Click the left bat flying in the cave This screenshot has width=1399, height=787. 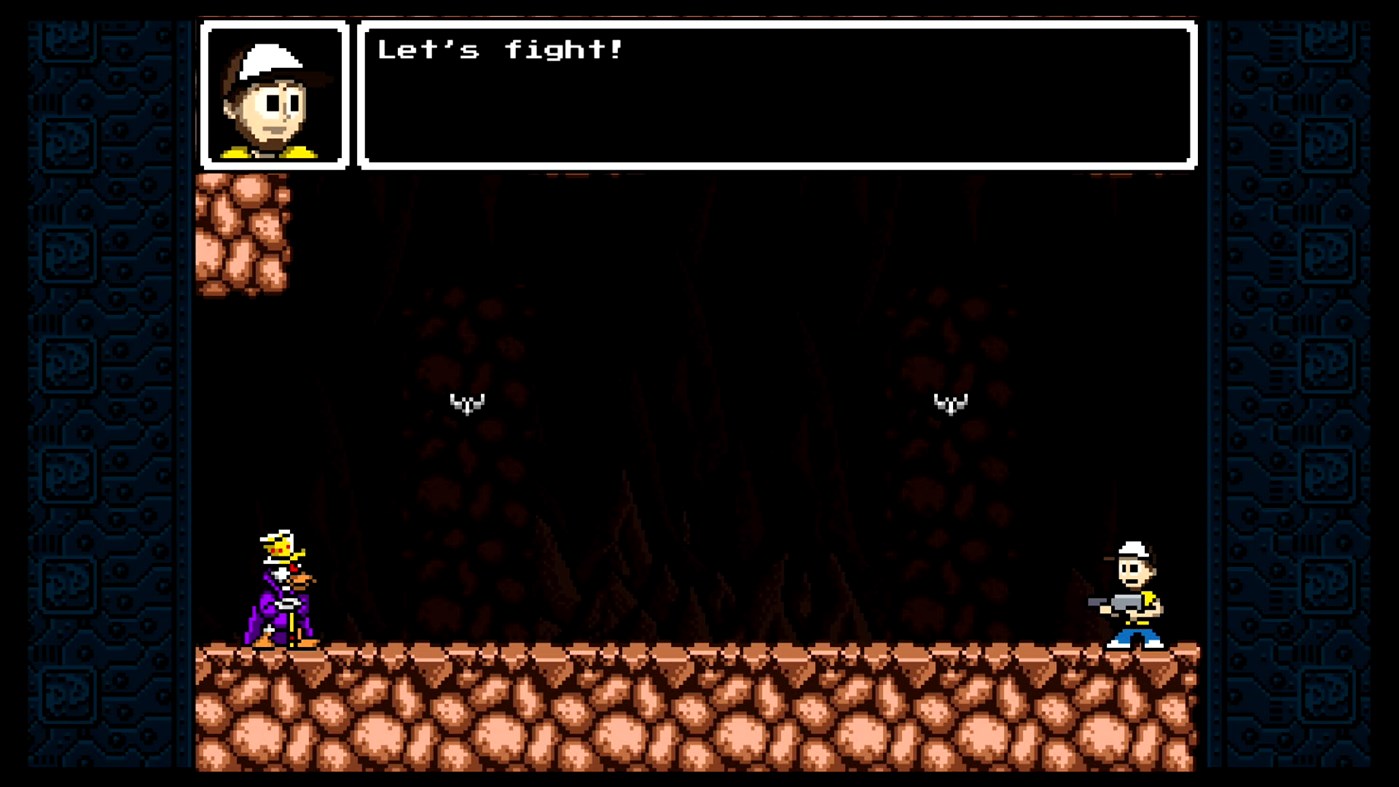tap(466, 404)
